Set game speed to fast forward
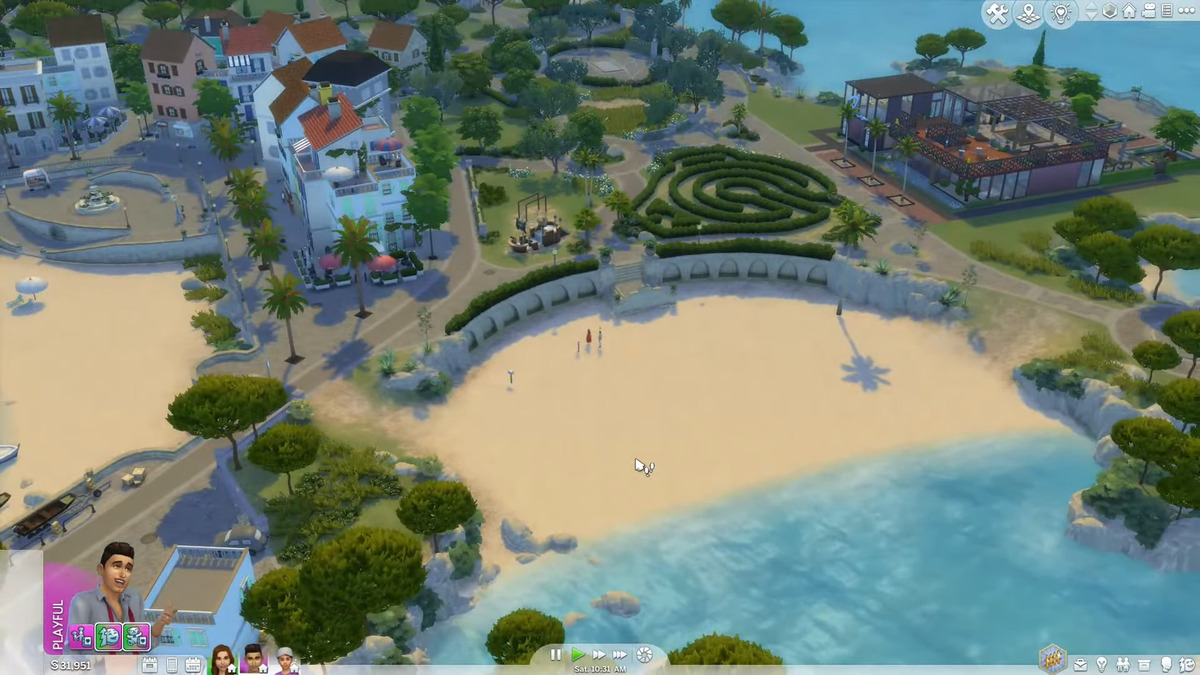The height and width of the screenshot is (675, 1200). coord(599,655)
